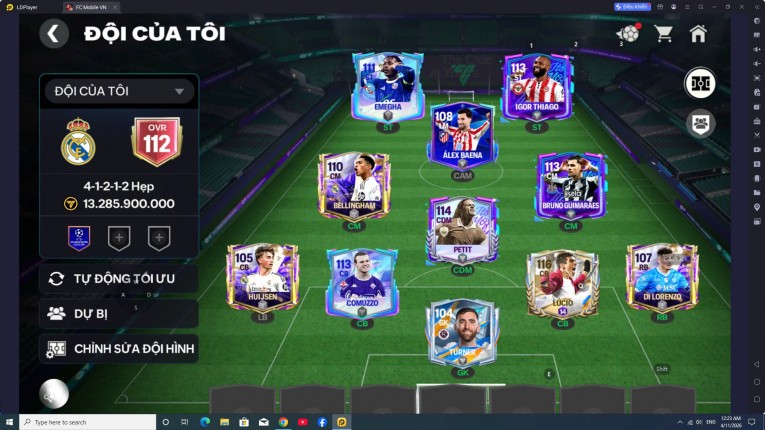Choose the Di Lorenzo right back card
765x430 pixels.
(x=660, y=277)
